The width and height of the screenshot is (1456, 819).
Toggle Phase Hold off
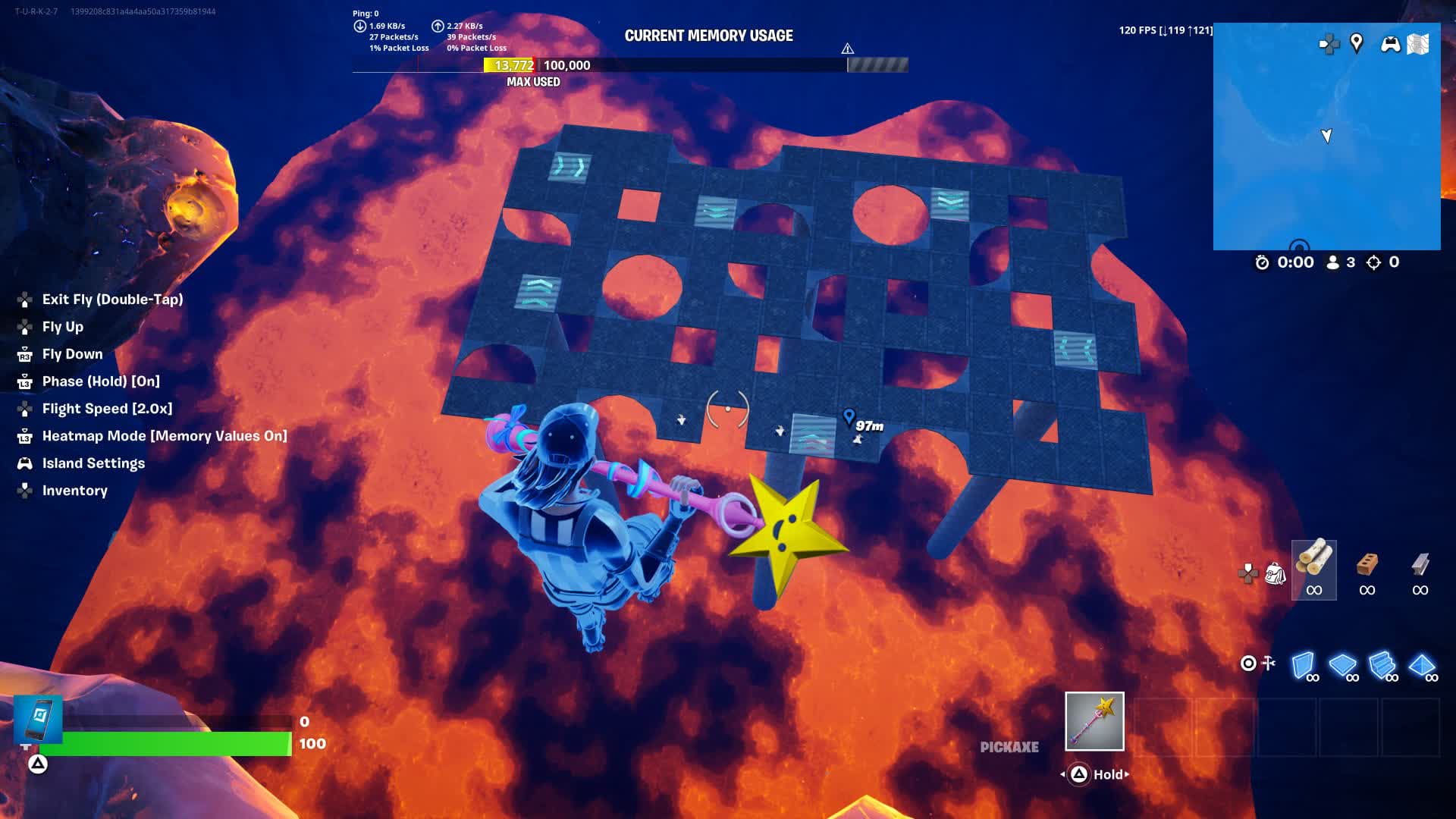tap(101, 381)
